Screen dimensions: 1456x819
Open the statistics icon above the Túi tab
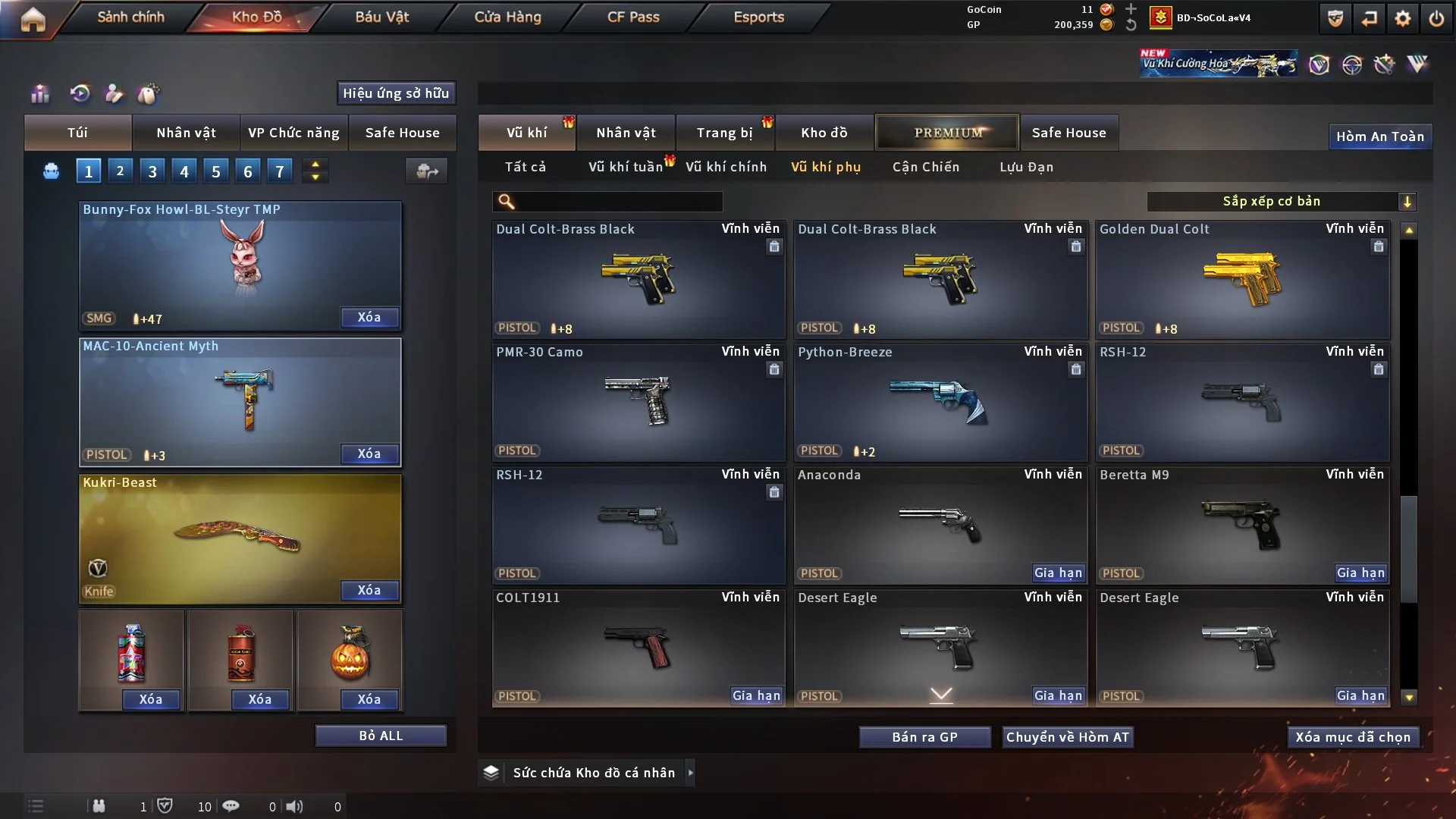39,94
